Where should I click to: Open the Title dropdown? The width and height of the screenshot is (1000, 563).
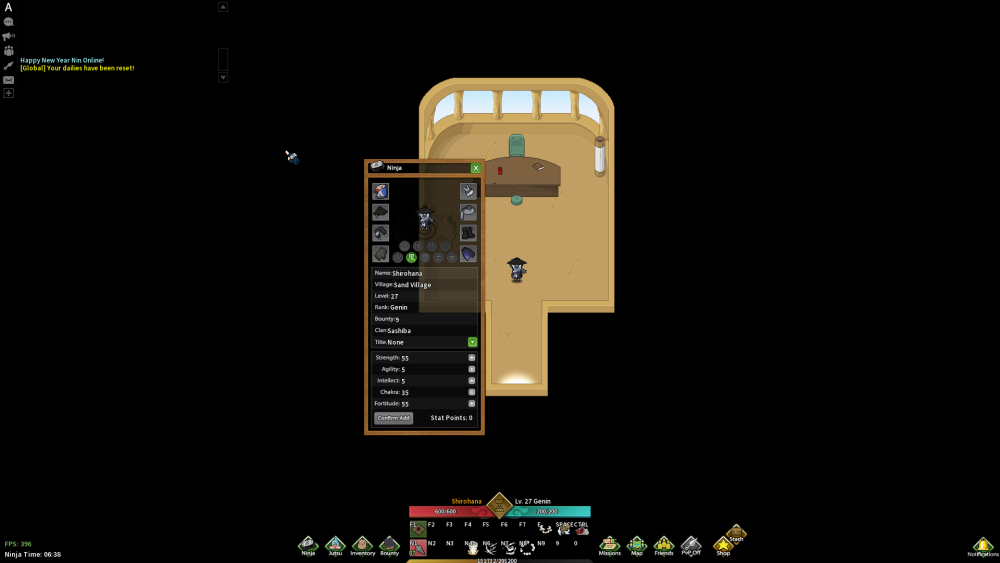(x=472, y=342)
